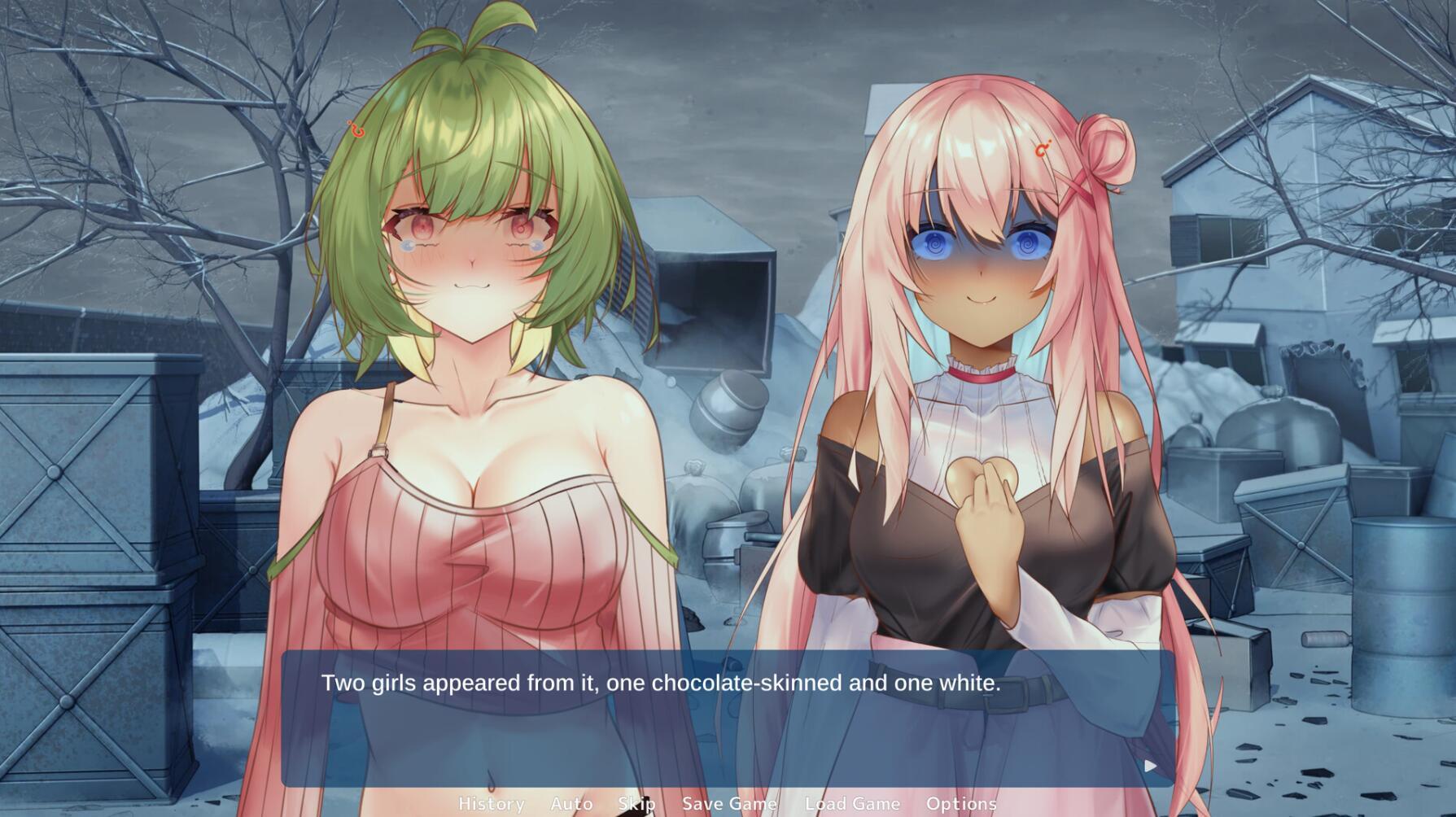Click Options at the far right of menu

pos(964,803)
